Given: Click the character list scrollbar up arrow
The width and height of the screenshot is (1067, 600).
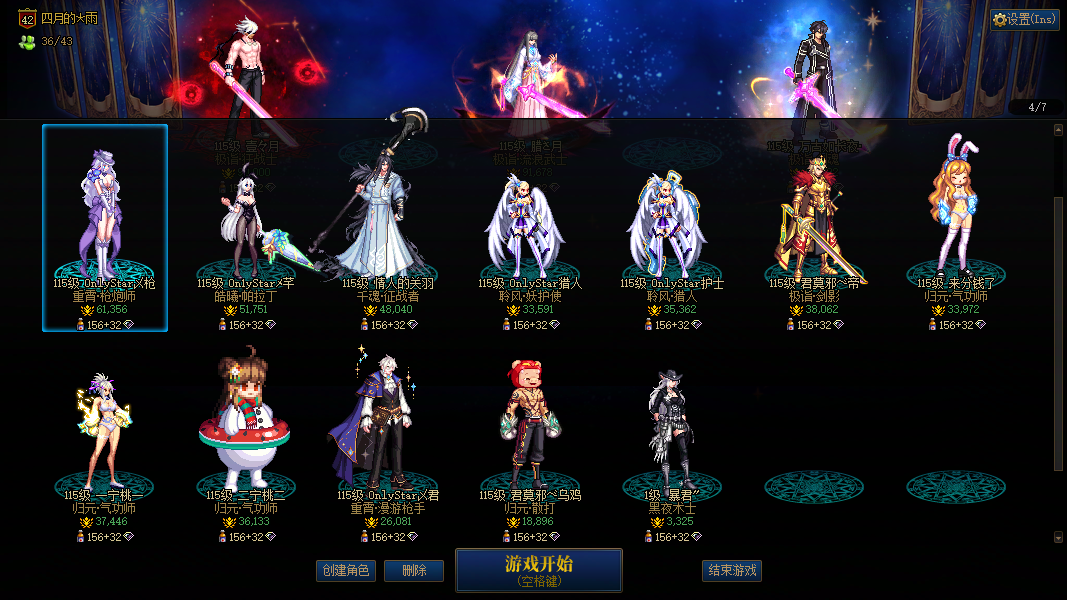Looking at the screenshot, I should pos(1059,129).
